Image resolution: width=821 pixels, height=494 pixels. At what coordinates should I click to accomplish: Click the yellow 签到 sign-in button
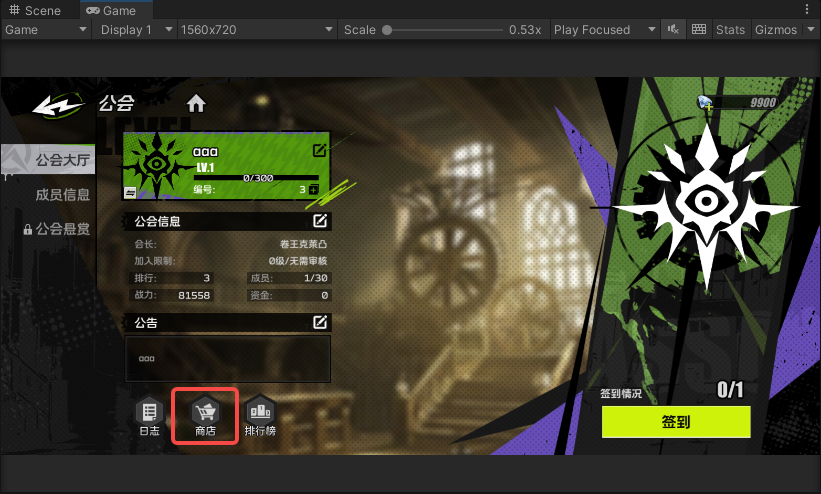[x=675, y=422]
